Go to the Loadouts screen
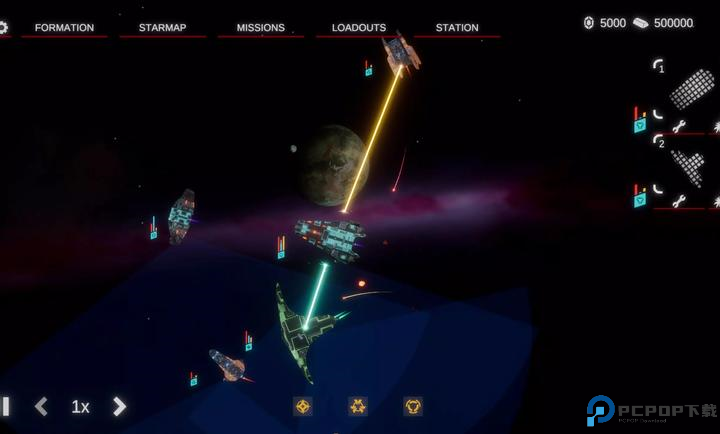 pos(359,27)
